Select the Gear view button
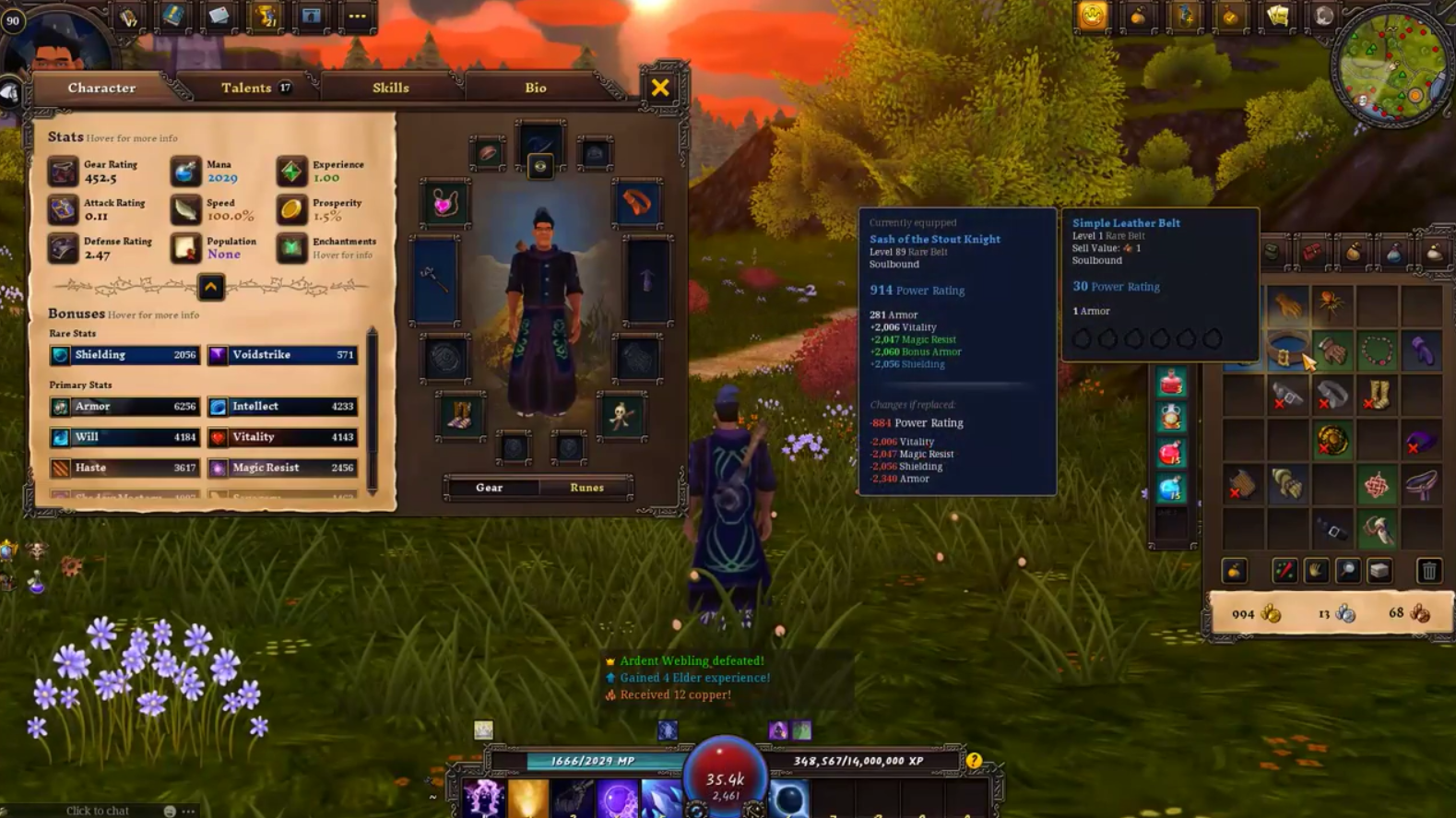Image resolution: width=1456 pixels, height=818 pixels. click(x=490, y=488)
